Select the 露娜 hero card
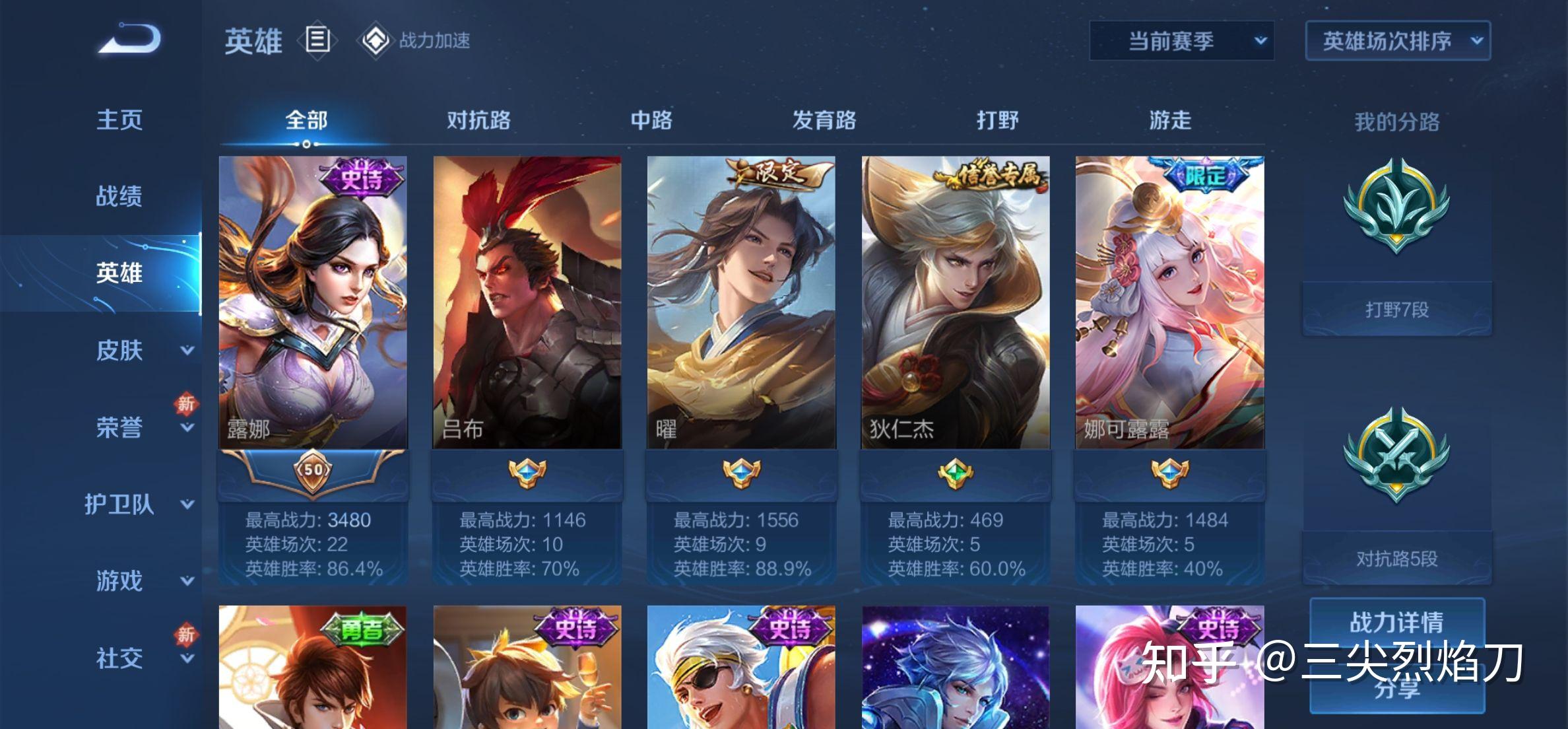Screen dimensions: 1568x729 click(313, 302)
